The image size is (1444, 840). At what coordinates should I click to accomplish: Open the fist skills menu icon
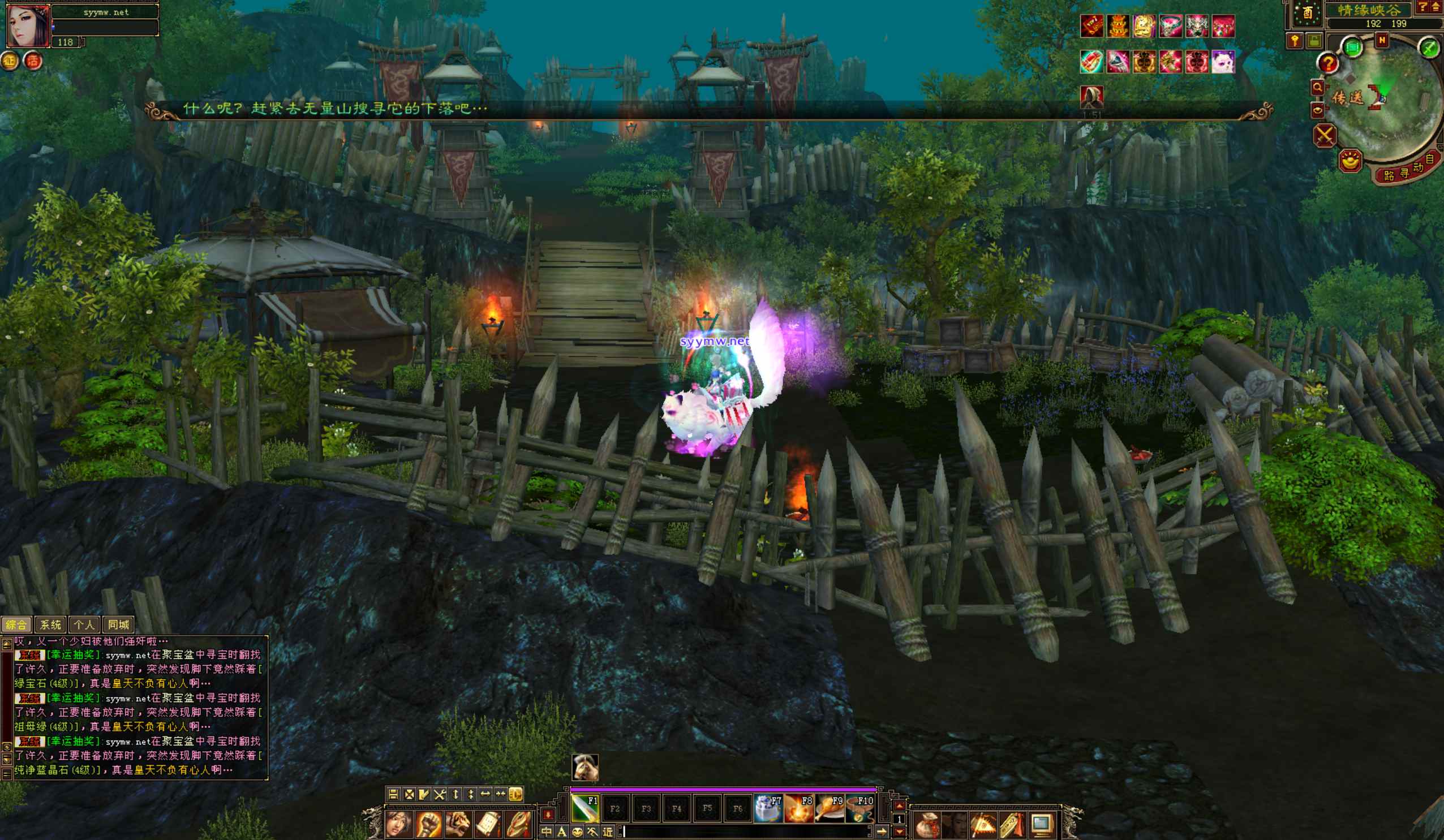[428, 825]
